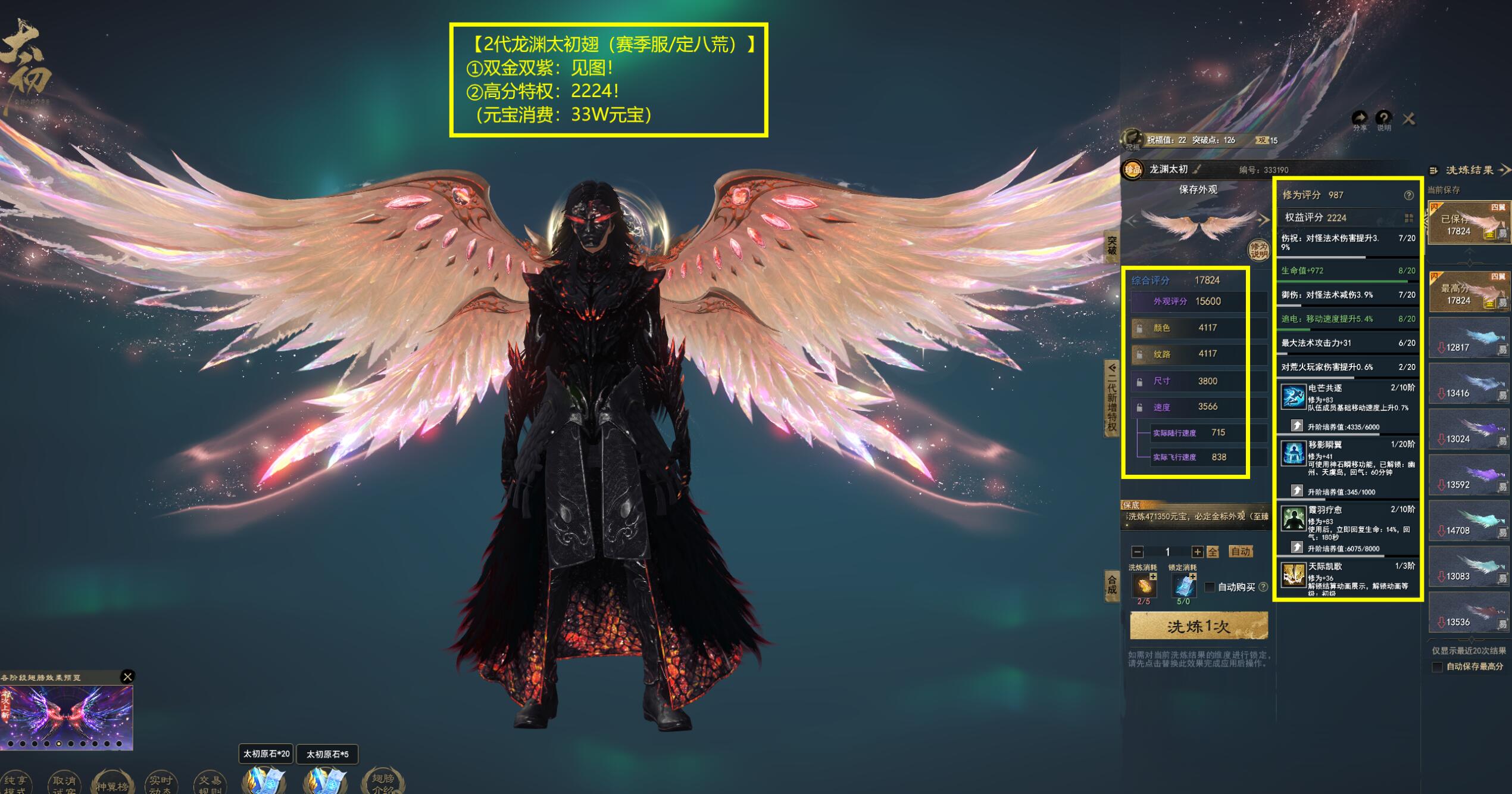This screenshot has width=1512, height=794.
Task: Switch to the 合成 side tab
Action: click(1111, 584)
